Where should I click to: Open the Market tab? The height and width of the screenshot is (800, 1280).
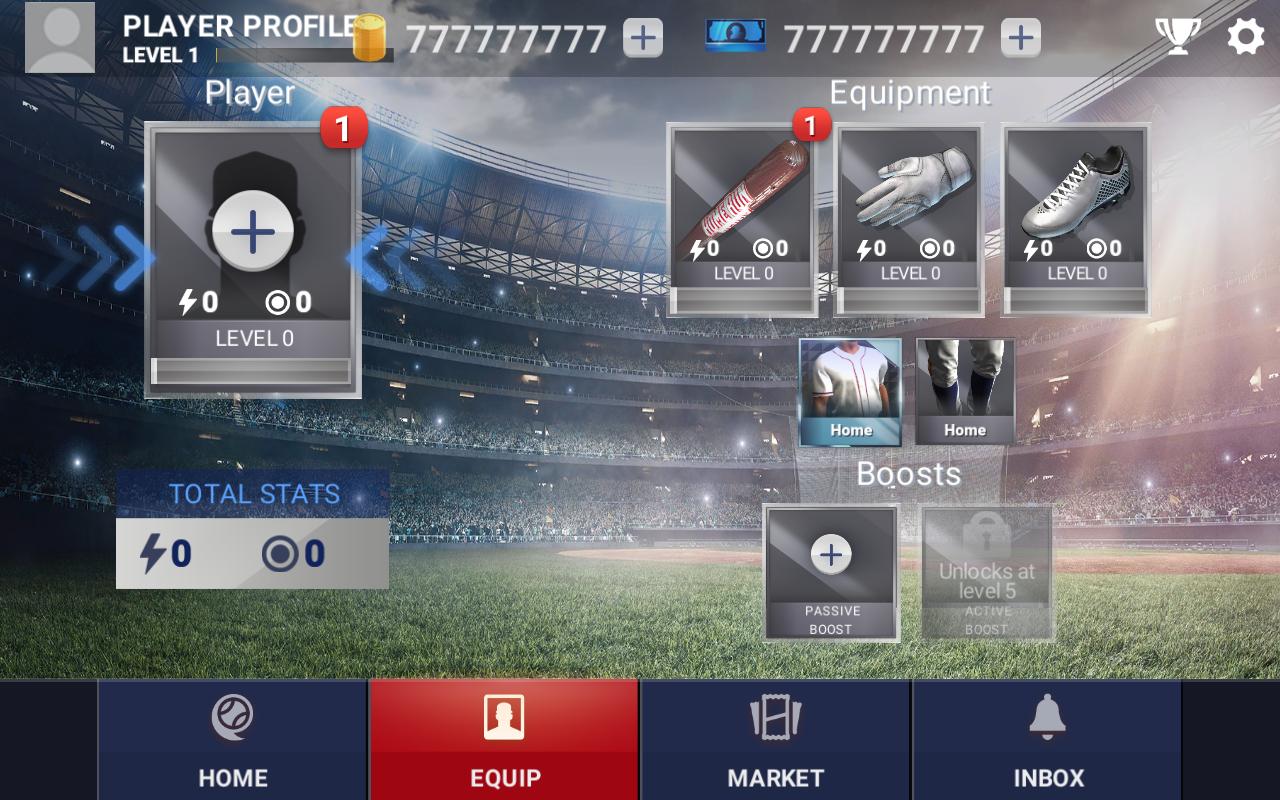coord(776,741)
